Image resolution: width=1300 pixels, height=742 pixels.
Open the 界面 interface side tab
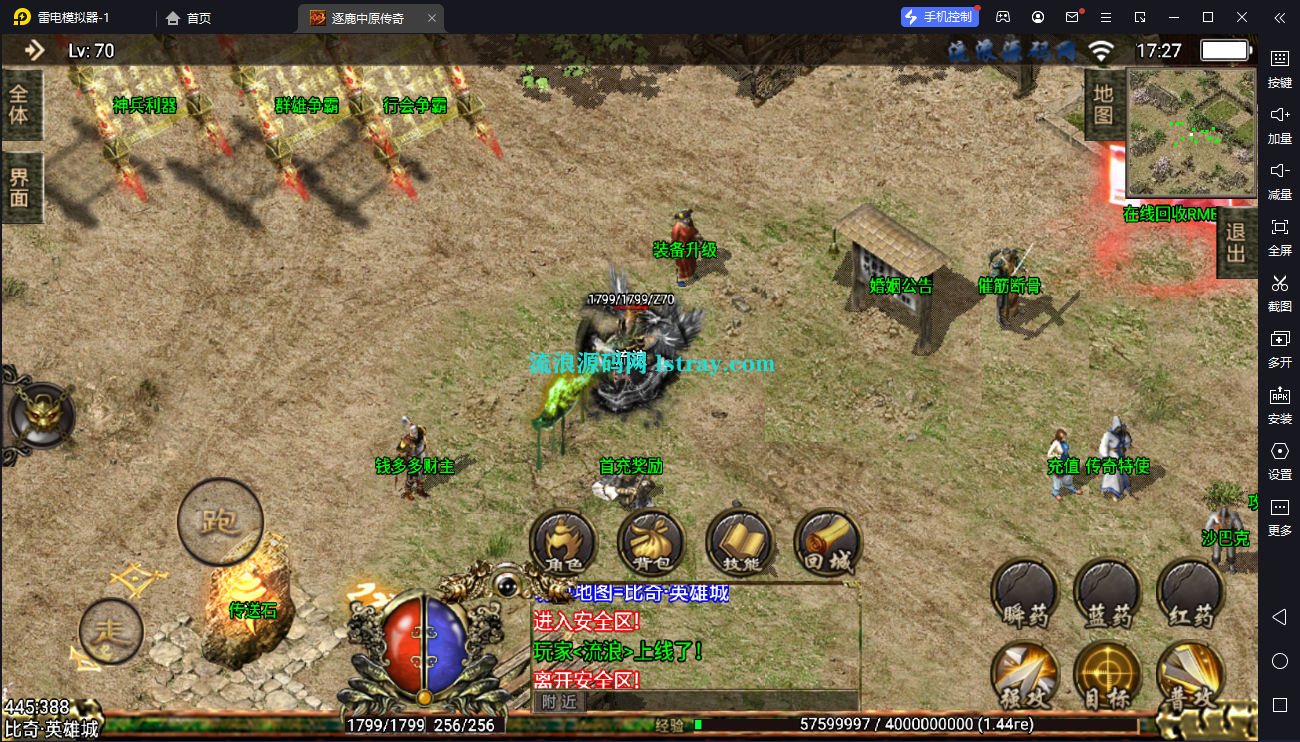21,188
